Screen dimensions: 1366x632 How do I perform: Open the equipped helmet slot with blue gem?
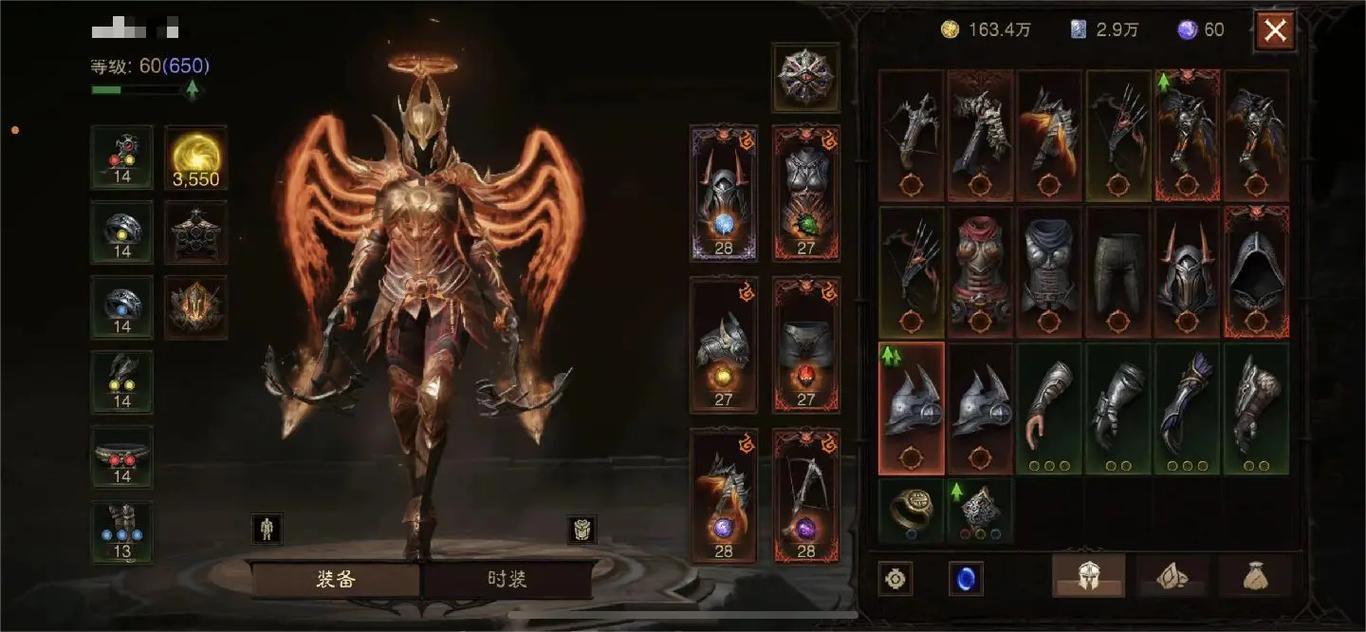pos(723,193)
